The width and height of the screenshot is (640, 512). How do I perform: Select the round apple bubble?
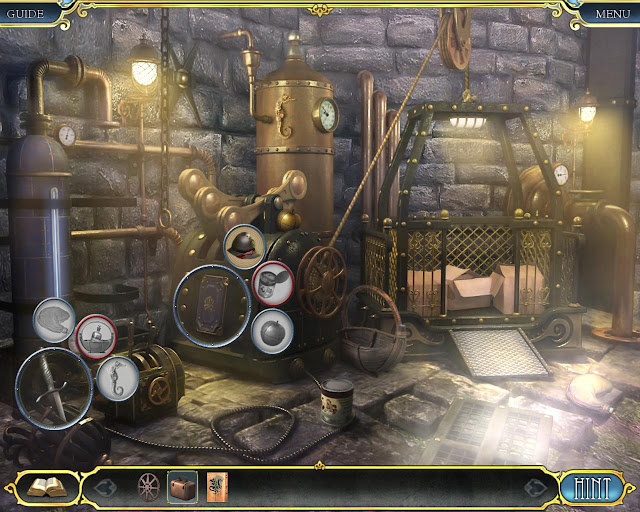pyautogui.click(x=272, y=330)
